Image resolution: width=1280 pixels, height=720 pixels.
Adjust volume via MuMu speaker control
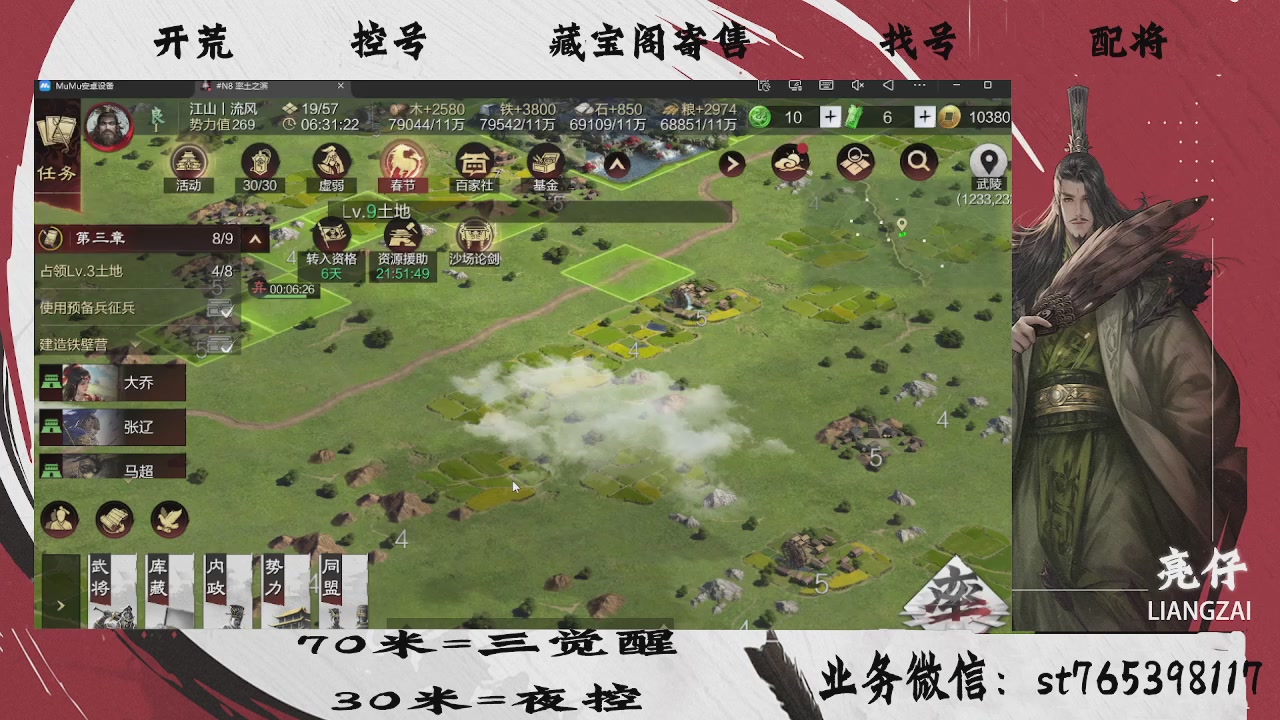855,86
